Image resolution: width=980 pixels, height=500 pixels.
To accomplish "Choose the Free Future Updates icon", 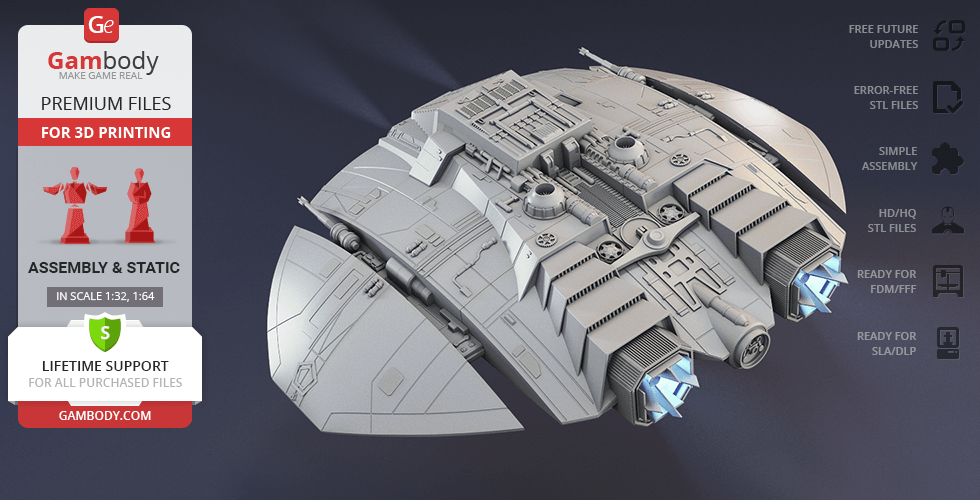I will pos(947,37).
